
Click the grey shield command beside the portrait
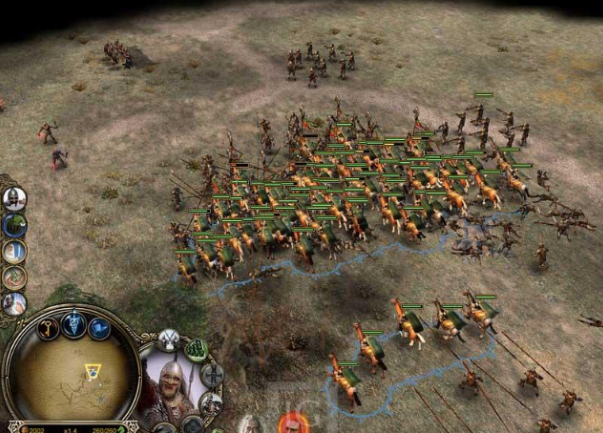coord(212,375)
